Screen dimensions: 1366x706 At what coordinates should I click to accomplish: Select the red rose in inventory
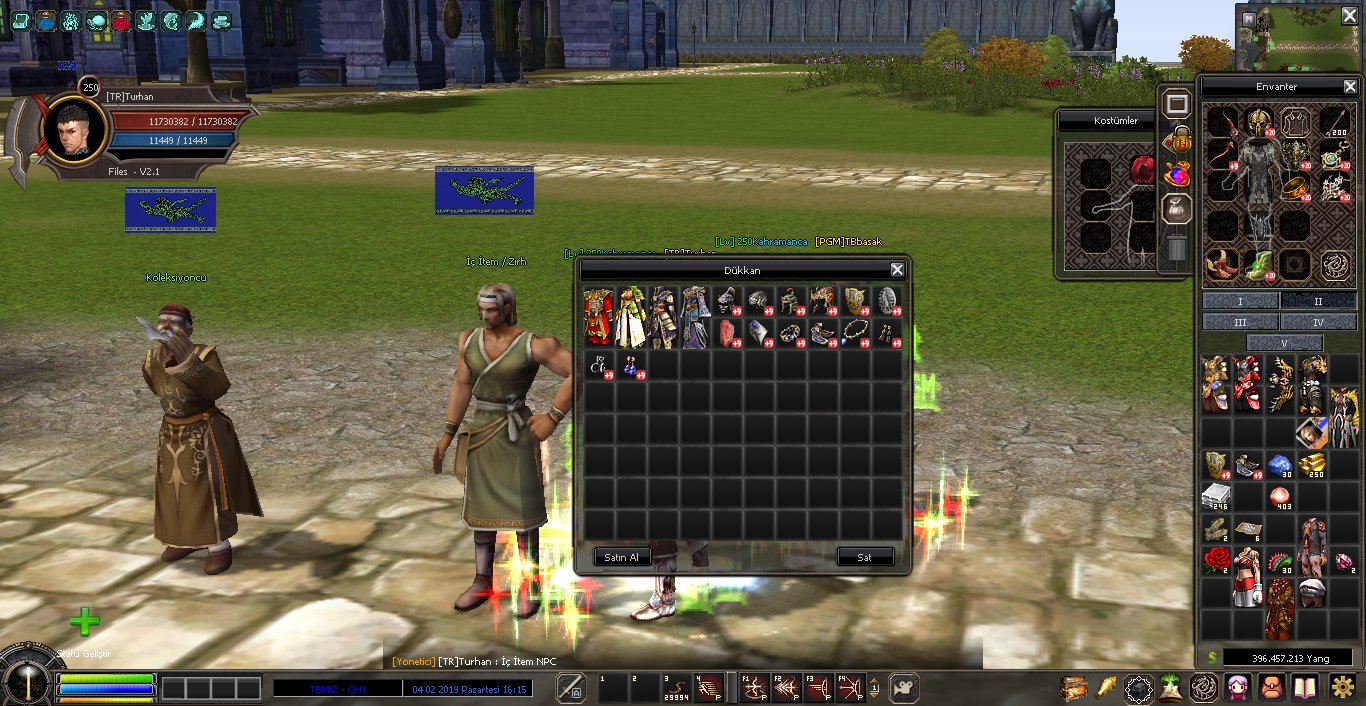[x=1216, y=559]
